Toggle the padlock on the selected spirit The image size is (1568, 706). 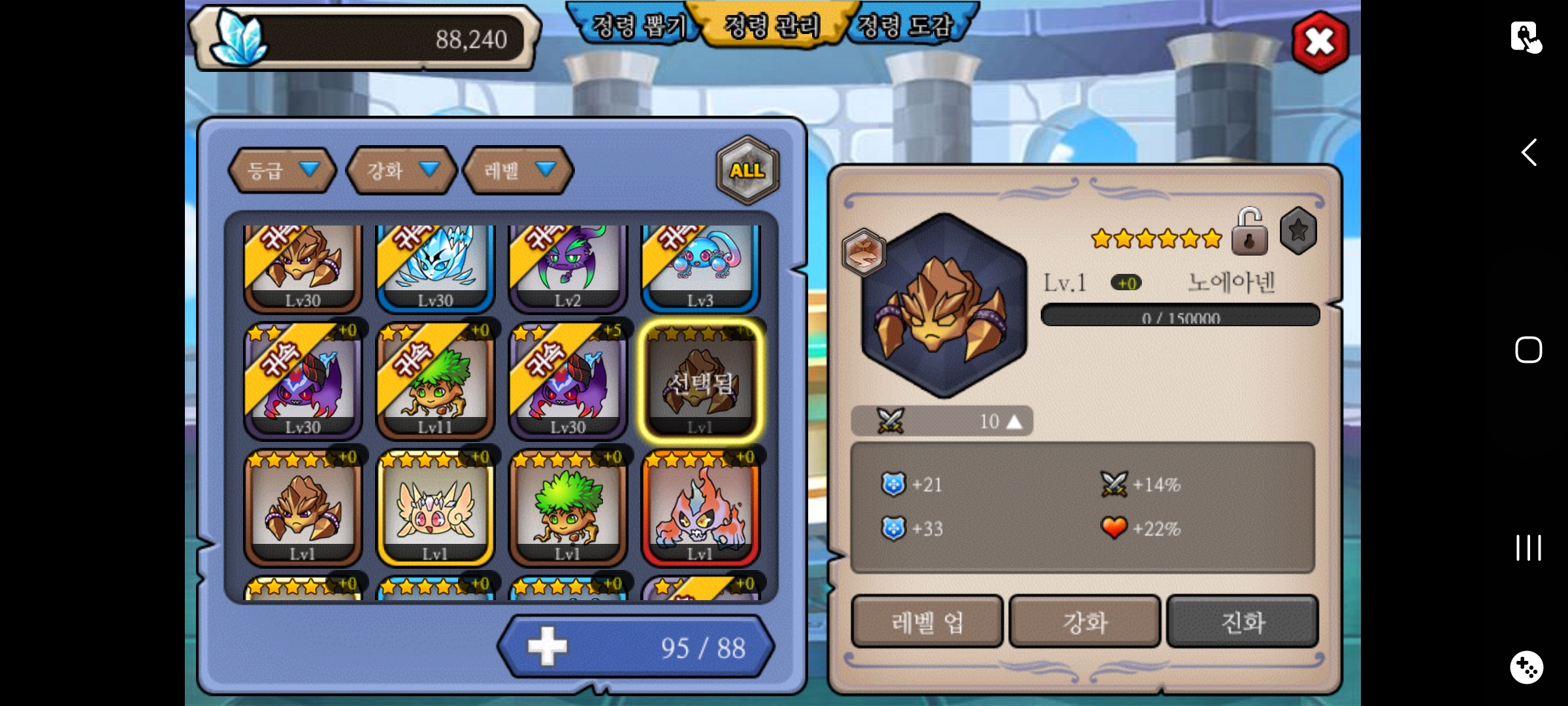click(1249, 233)
